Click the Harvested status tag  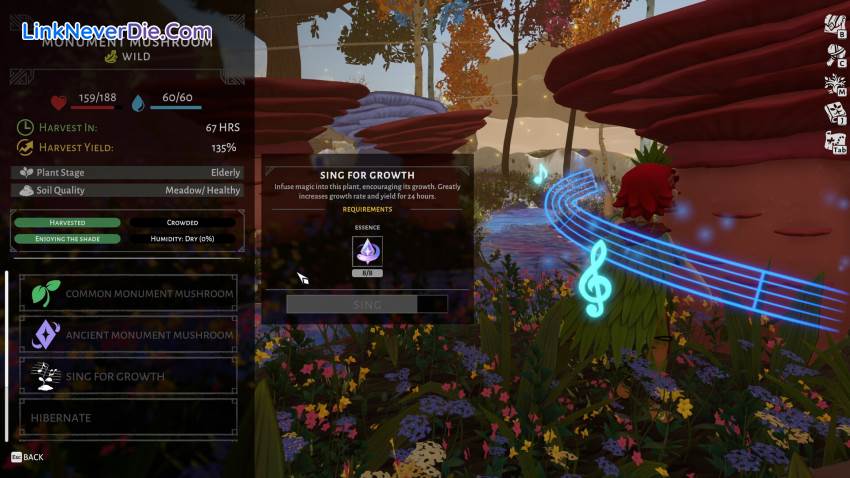pos(68,222)
